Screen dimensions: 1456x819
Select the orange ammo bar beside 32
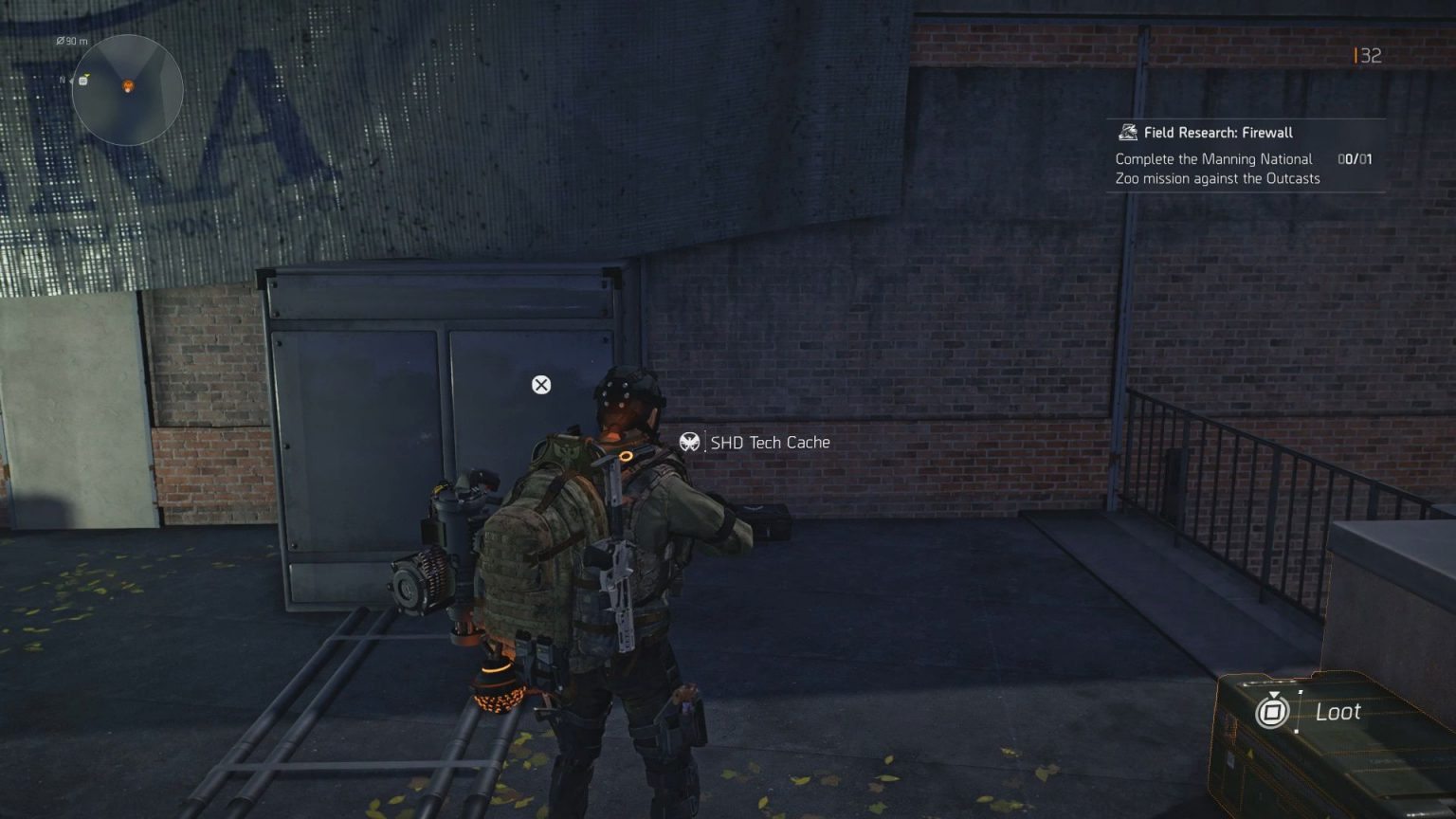[x=1354, y=56]
